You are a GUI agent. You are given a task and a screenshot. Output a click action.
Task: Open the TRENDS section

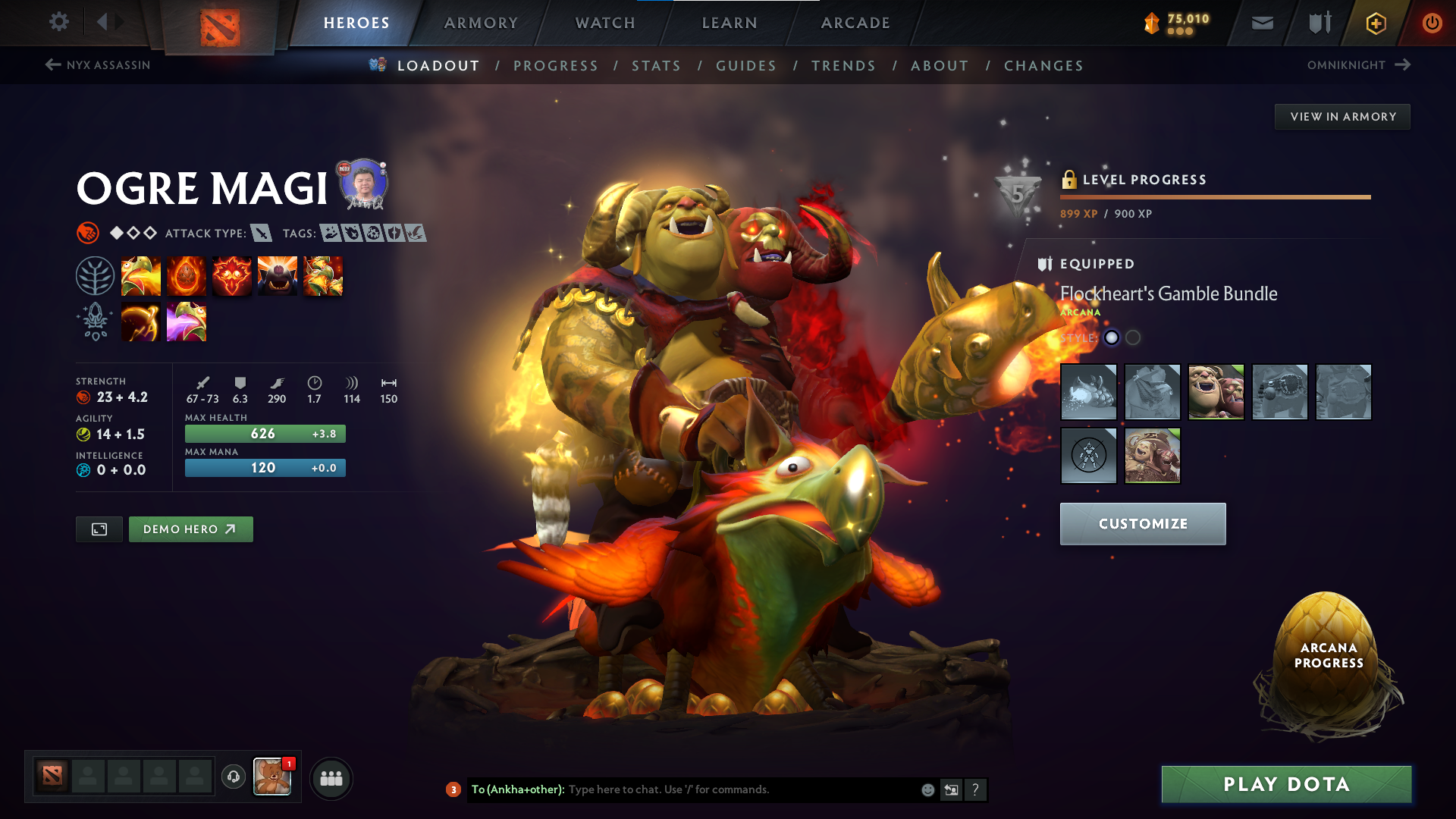[843, 66]
